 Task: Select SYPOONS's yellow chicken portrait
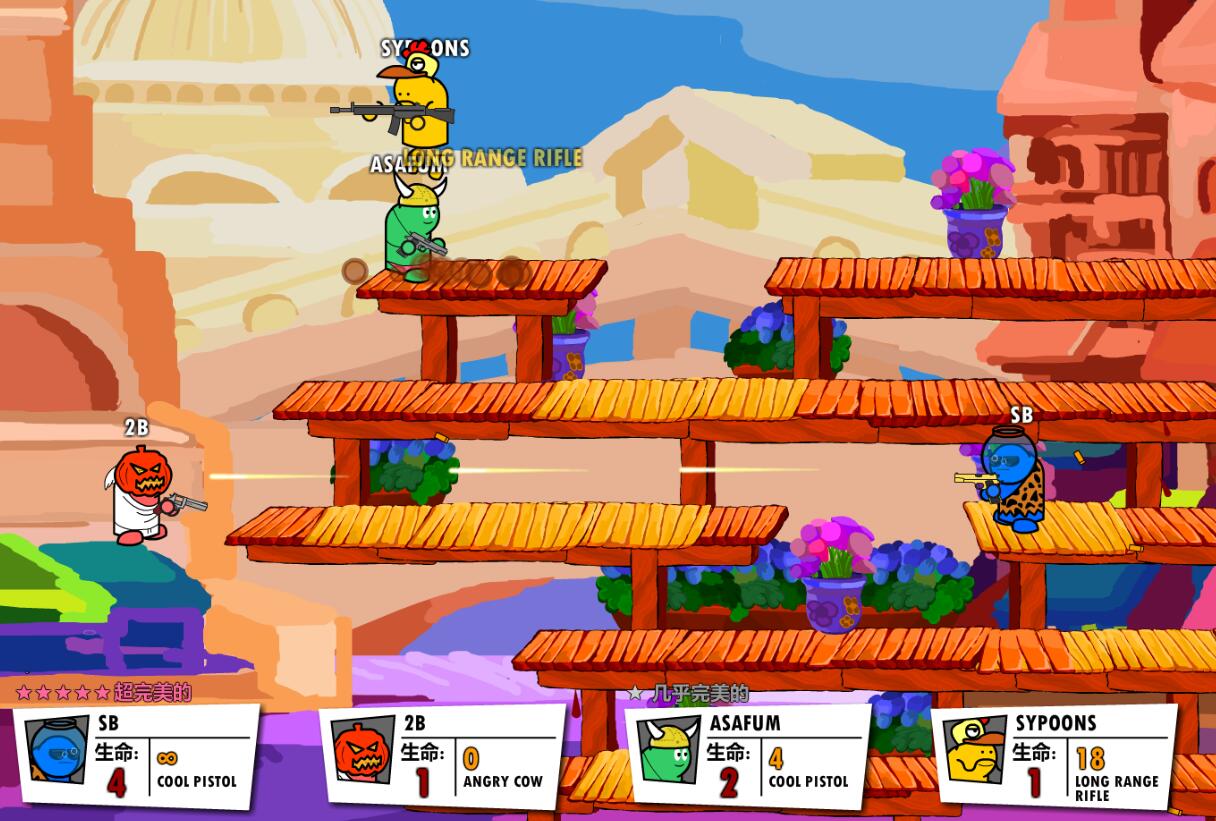(975, 752)
